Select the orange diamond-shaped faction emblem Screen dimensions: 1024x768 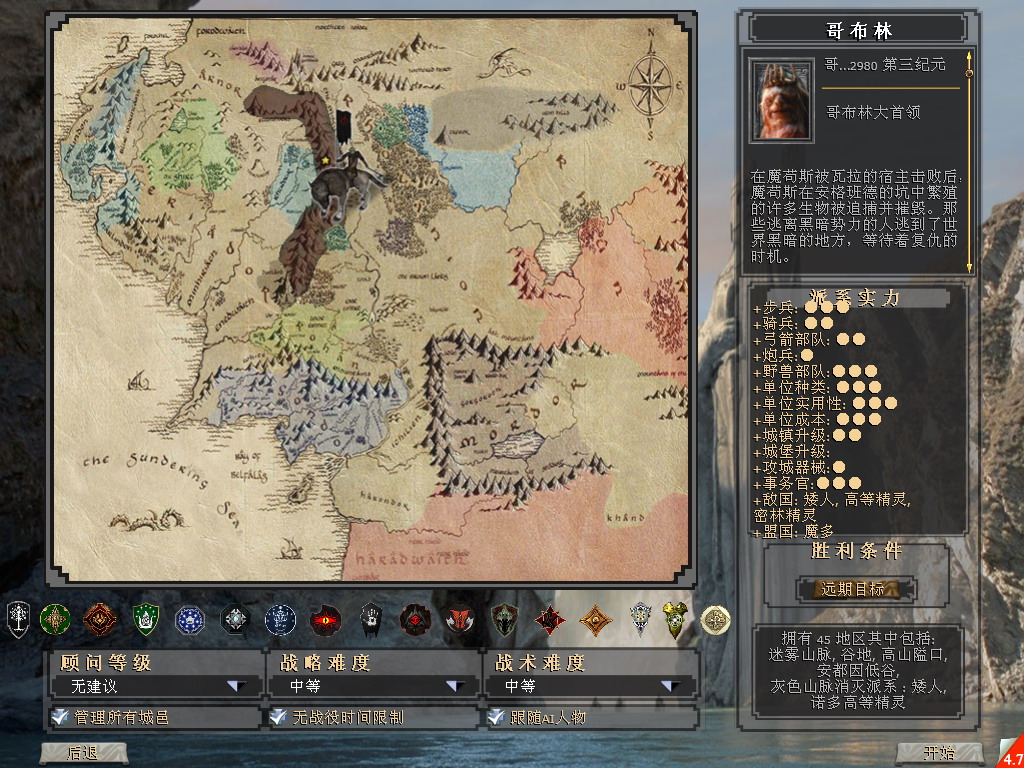pyautogui.click(x=596, y=620)
